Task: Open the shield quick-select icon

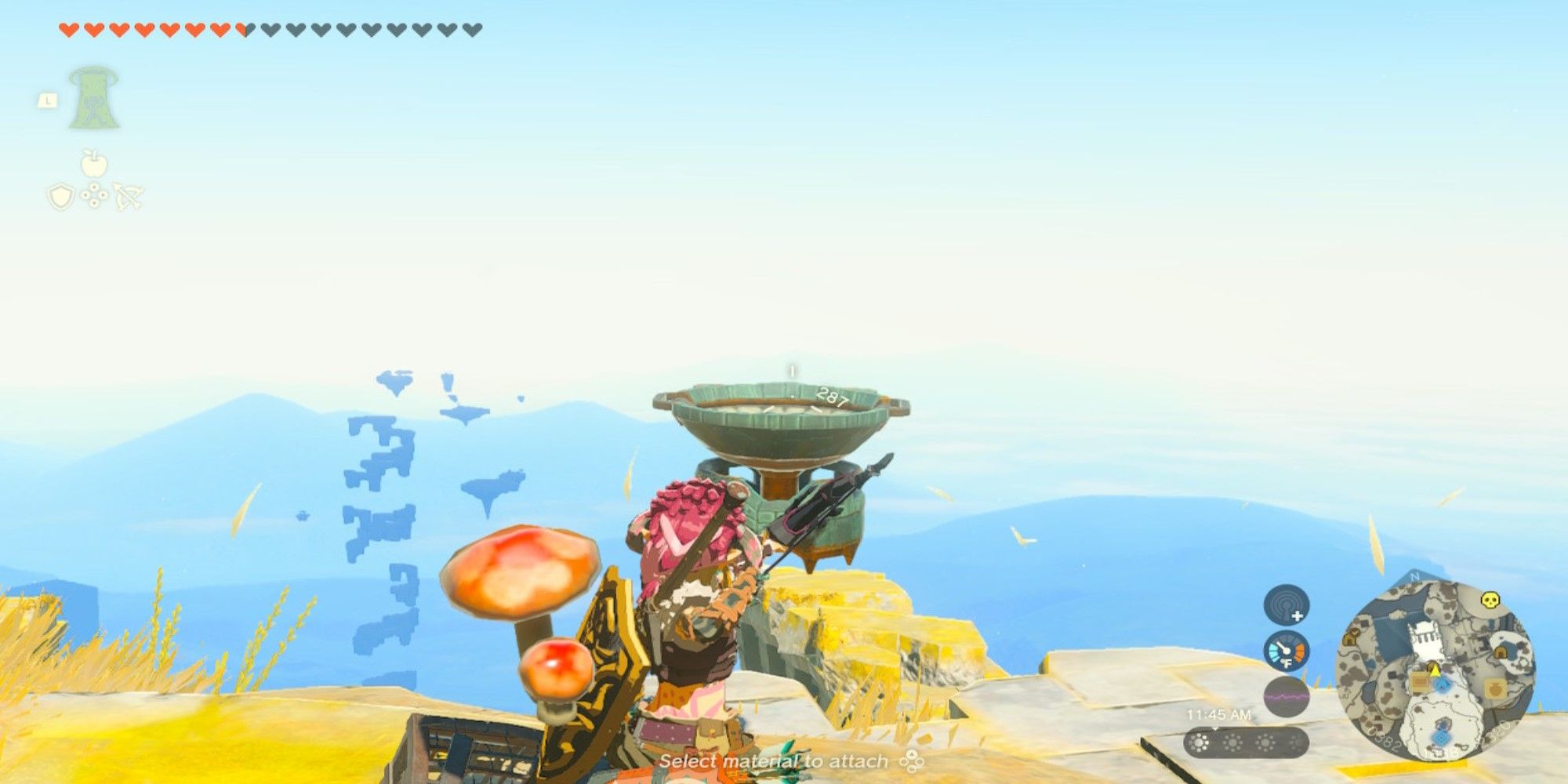Action: tap(60, 196)
